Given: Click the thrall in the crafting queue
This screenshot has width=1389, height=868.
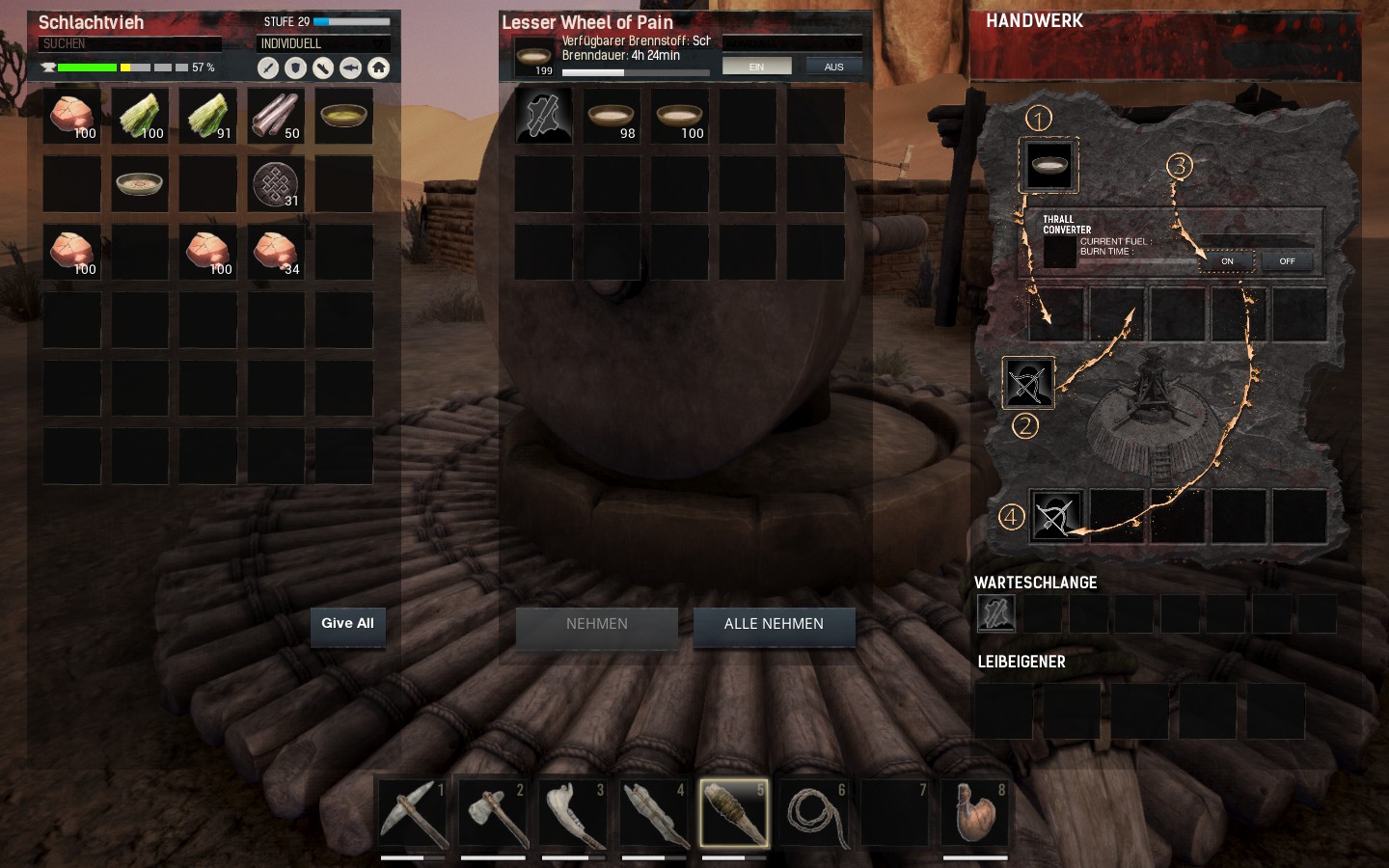Looking at the screenshot, I should [x=996, y=613].
